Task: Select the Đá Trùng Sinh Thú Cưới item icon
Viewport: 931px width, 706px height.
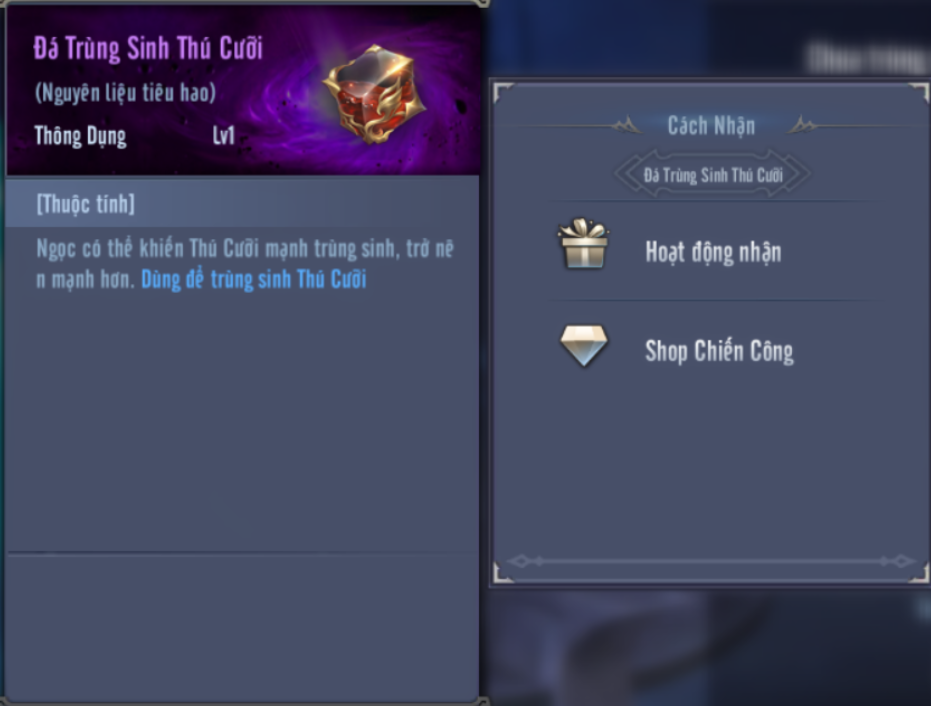Action: click(374, 95)
